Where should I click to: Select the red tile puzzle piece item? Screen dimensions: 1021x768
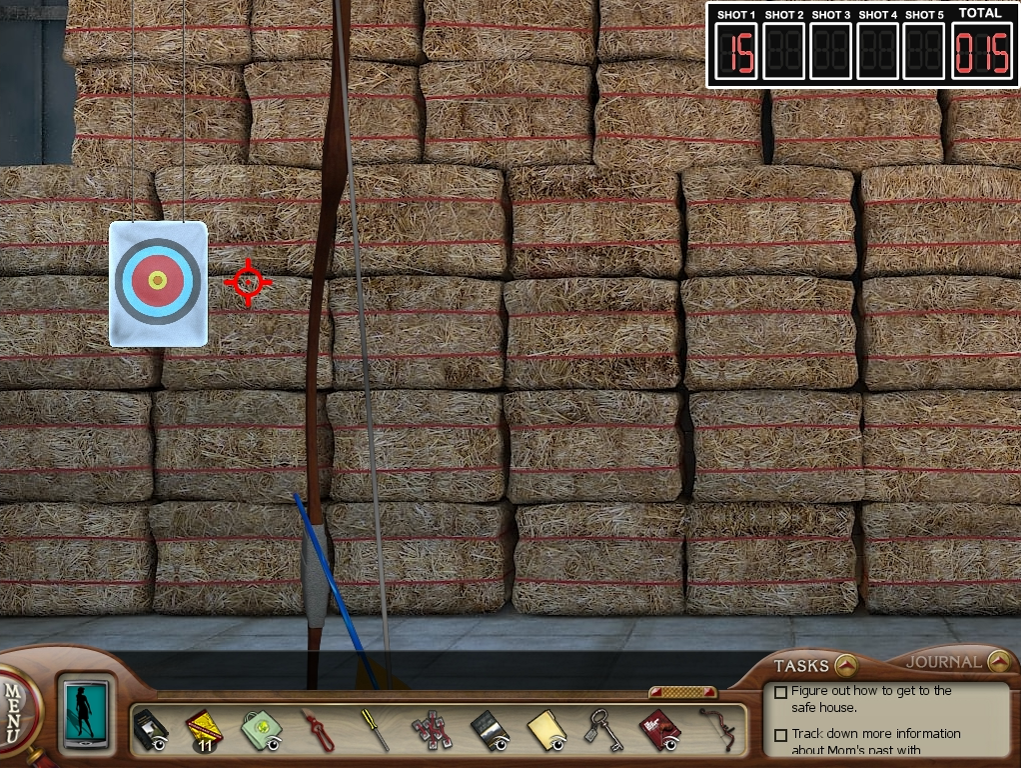[432, 729]
